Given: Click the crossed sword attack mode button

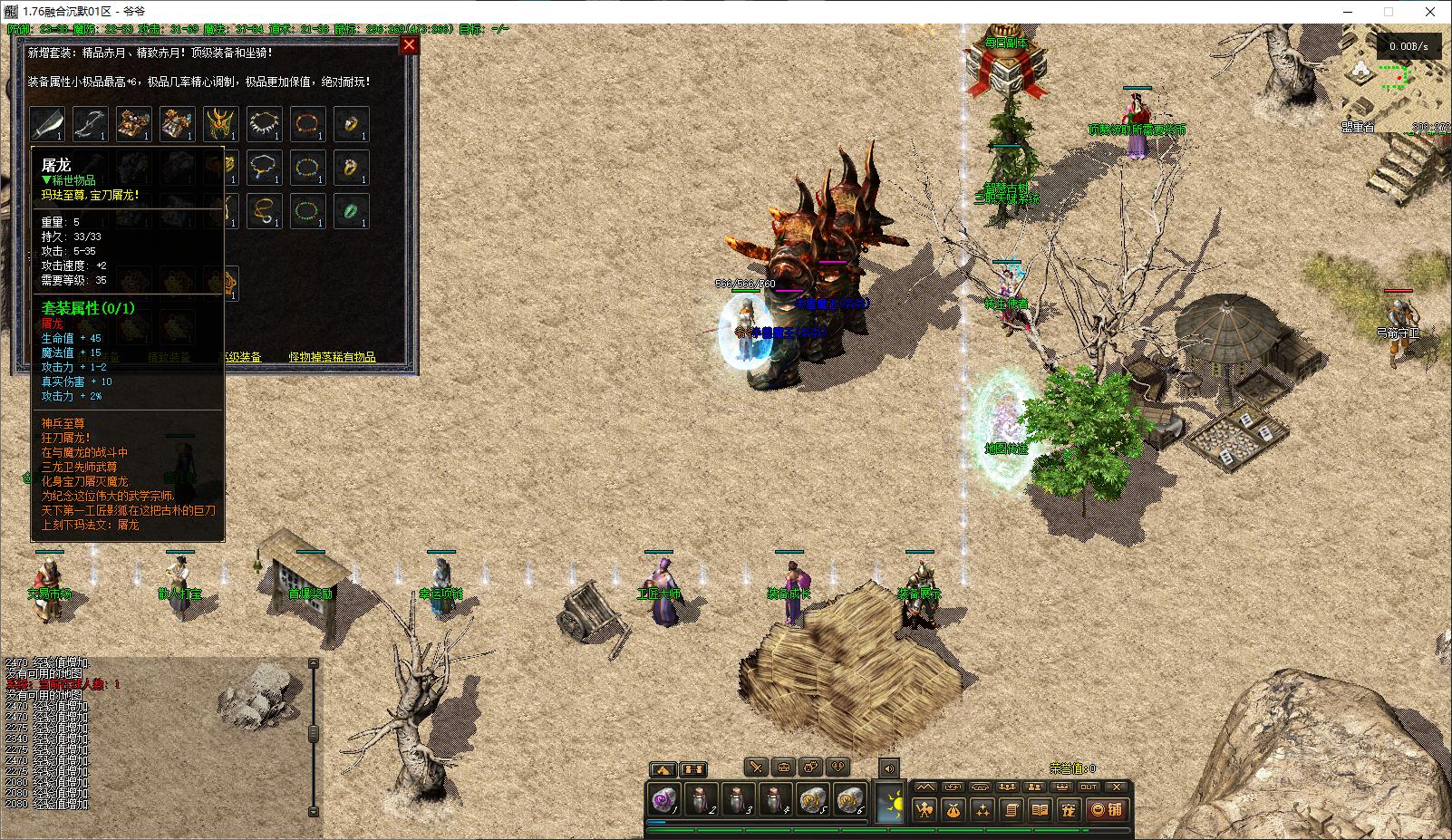Looking at the screenshot, I should point(755,768).
